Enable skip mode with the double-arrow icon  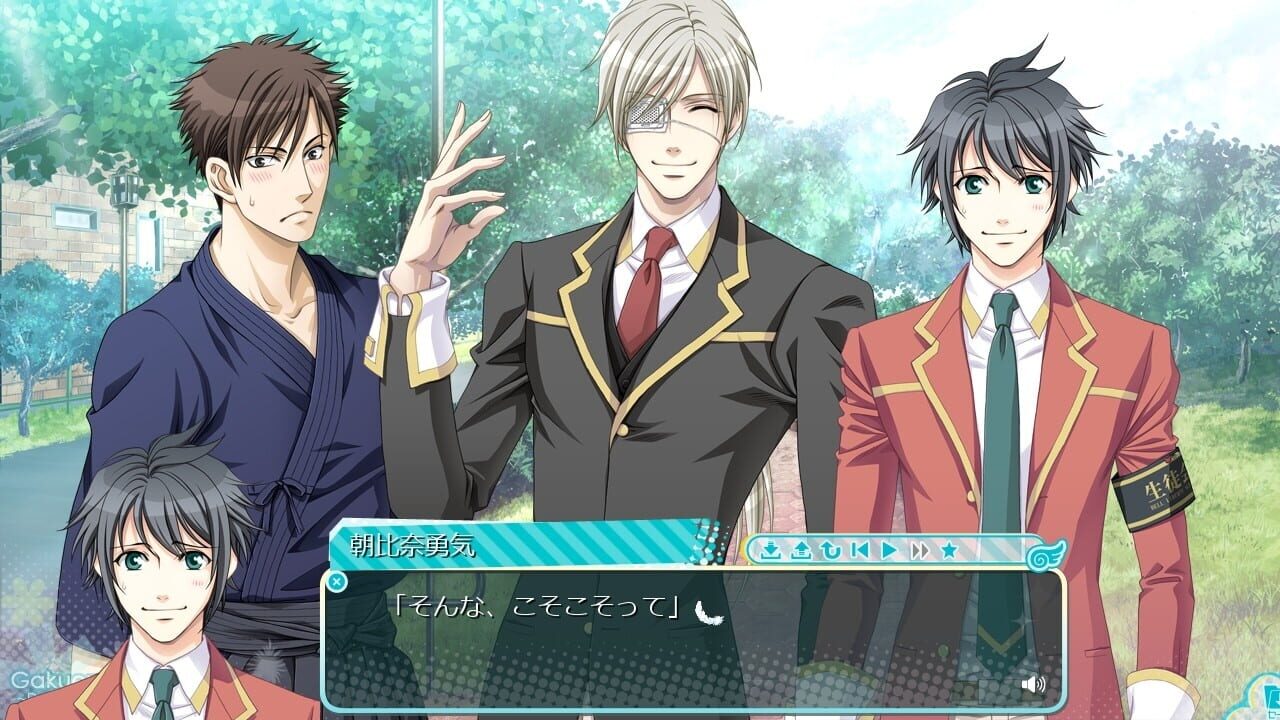[x=920, y=551]
